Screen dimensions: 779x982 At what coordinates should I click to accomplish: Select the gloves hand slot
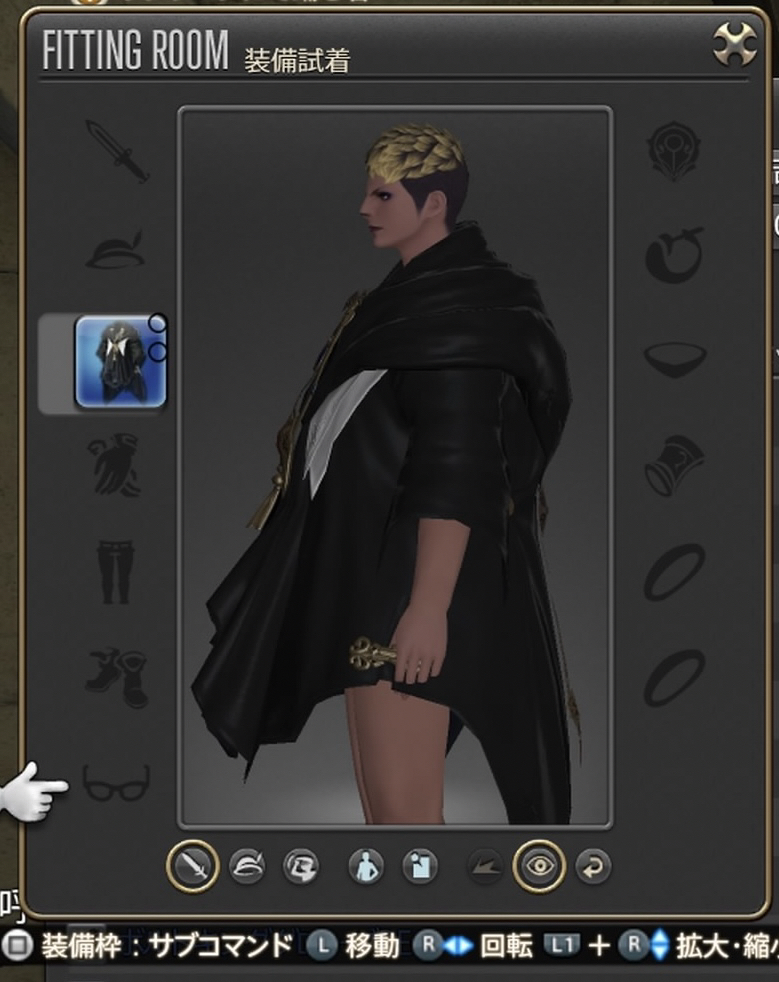click(116, 465)
